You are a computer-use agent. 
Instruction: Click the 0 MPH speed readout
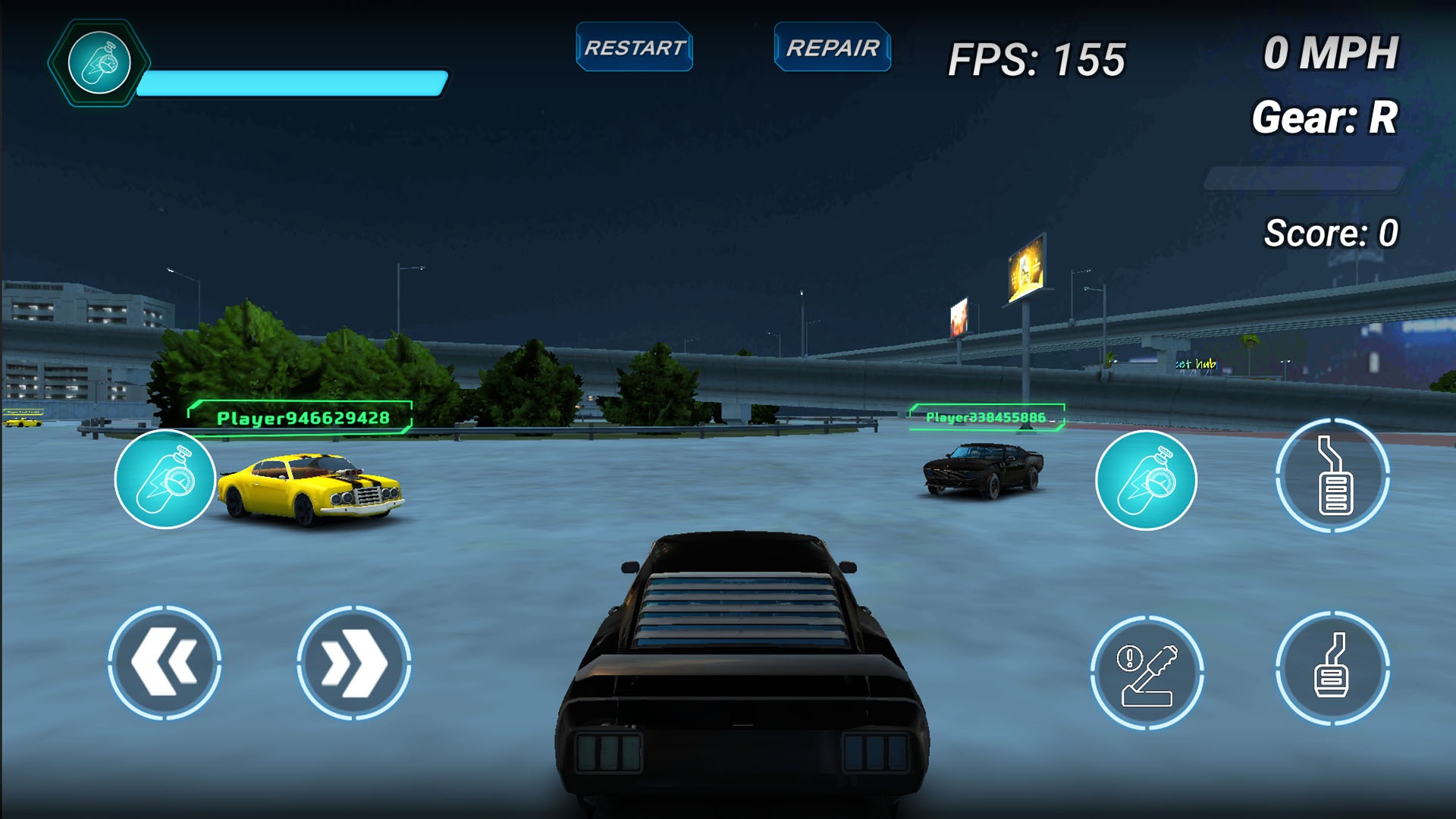coord(1332,53)
